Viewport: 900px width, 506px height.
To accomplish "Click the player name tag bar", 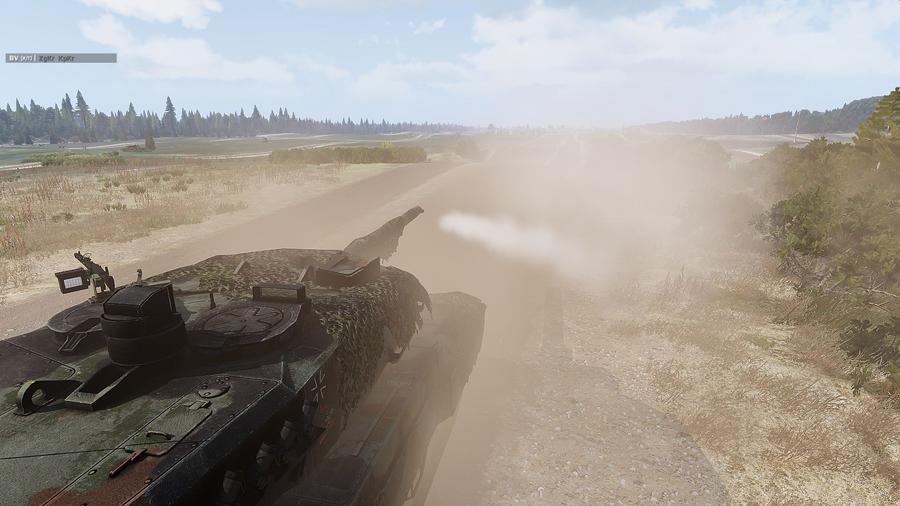I will tap(61, 58).
